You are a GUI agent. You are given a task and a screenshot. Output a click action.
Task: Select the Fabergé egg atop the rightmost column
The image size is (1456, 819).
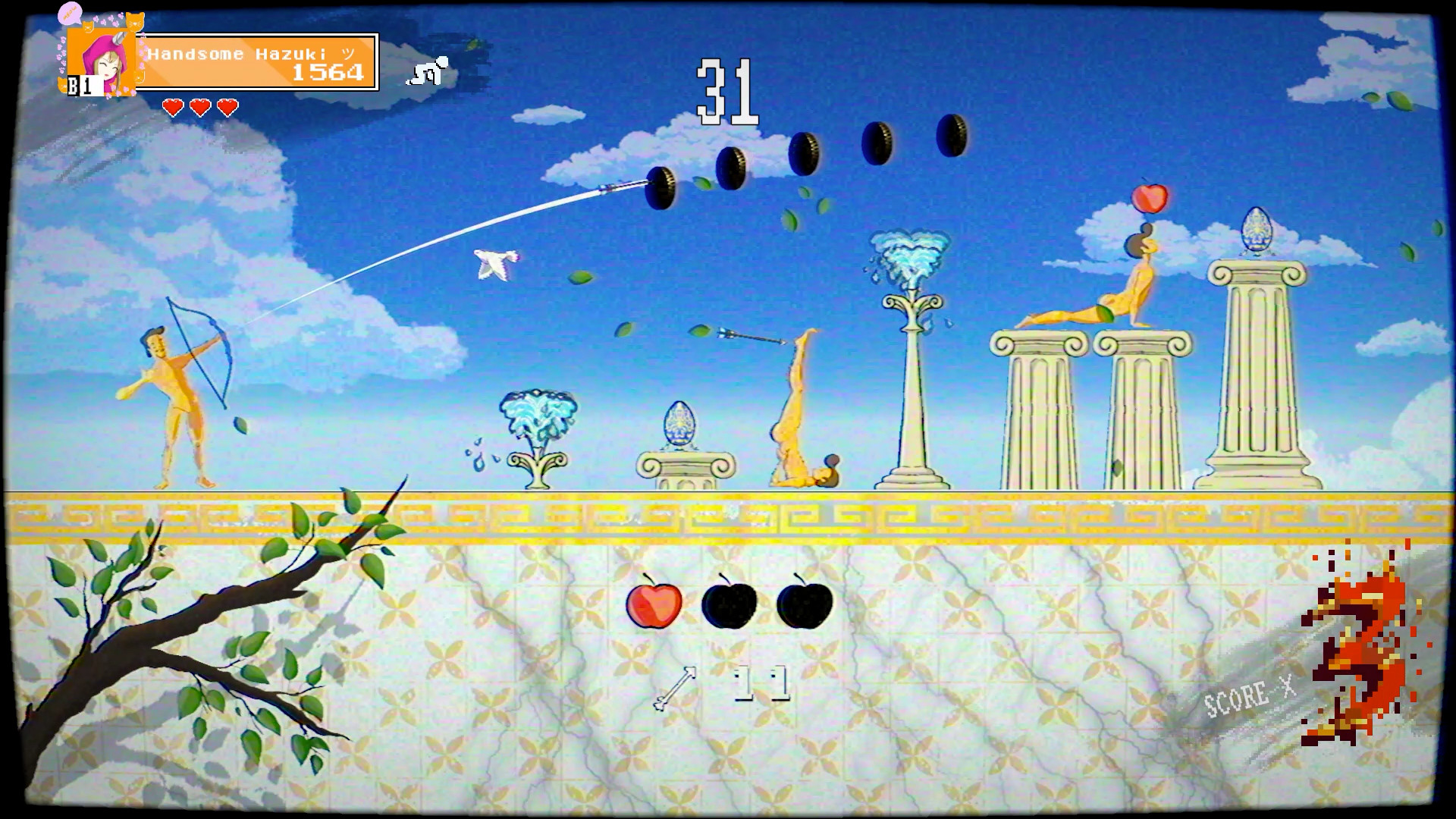point(1256,229)
